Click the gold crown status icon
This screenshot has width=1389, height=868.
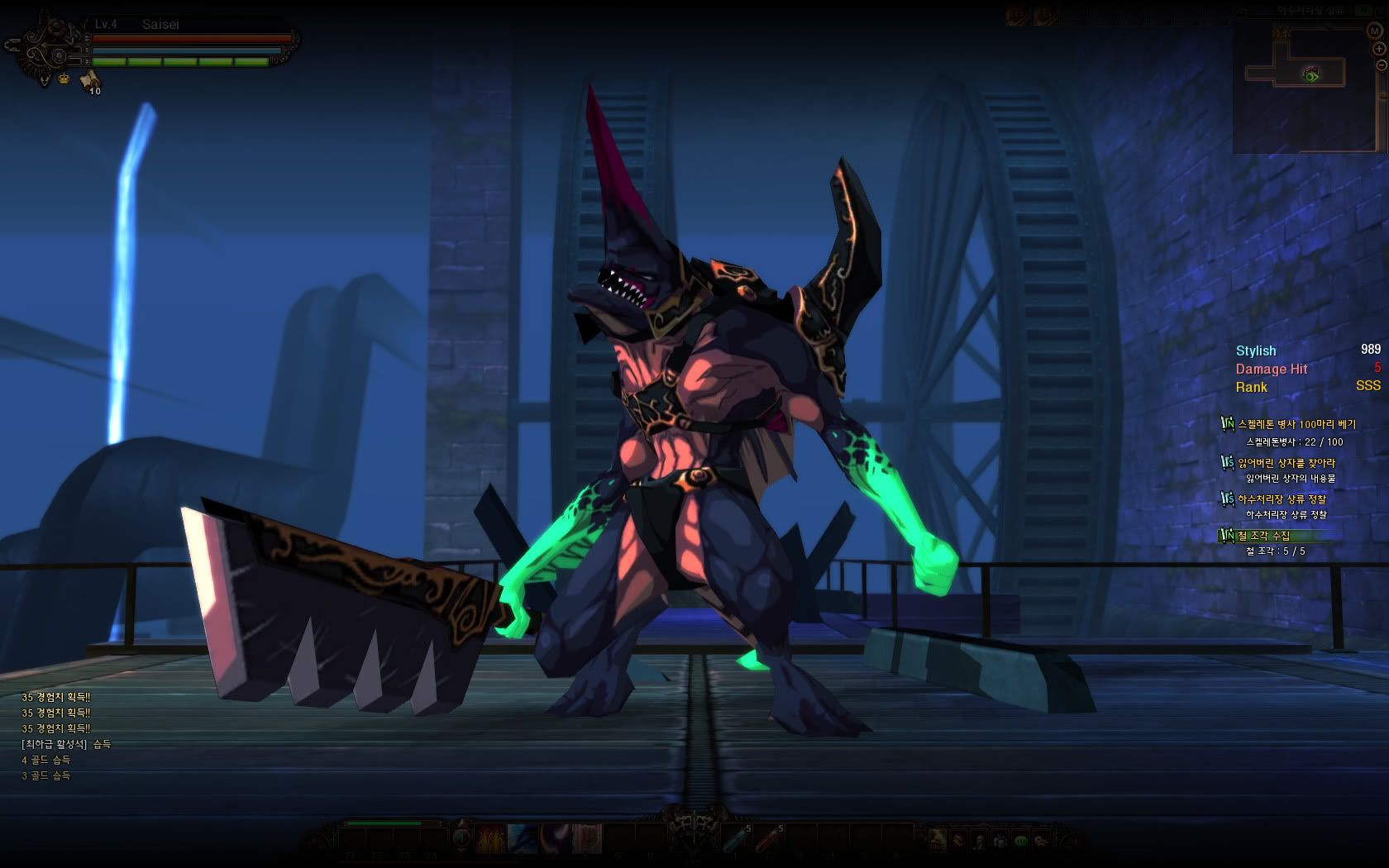(64, 79)
